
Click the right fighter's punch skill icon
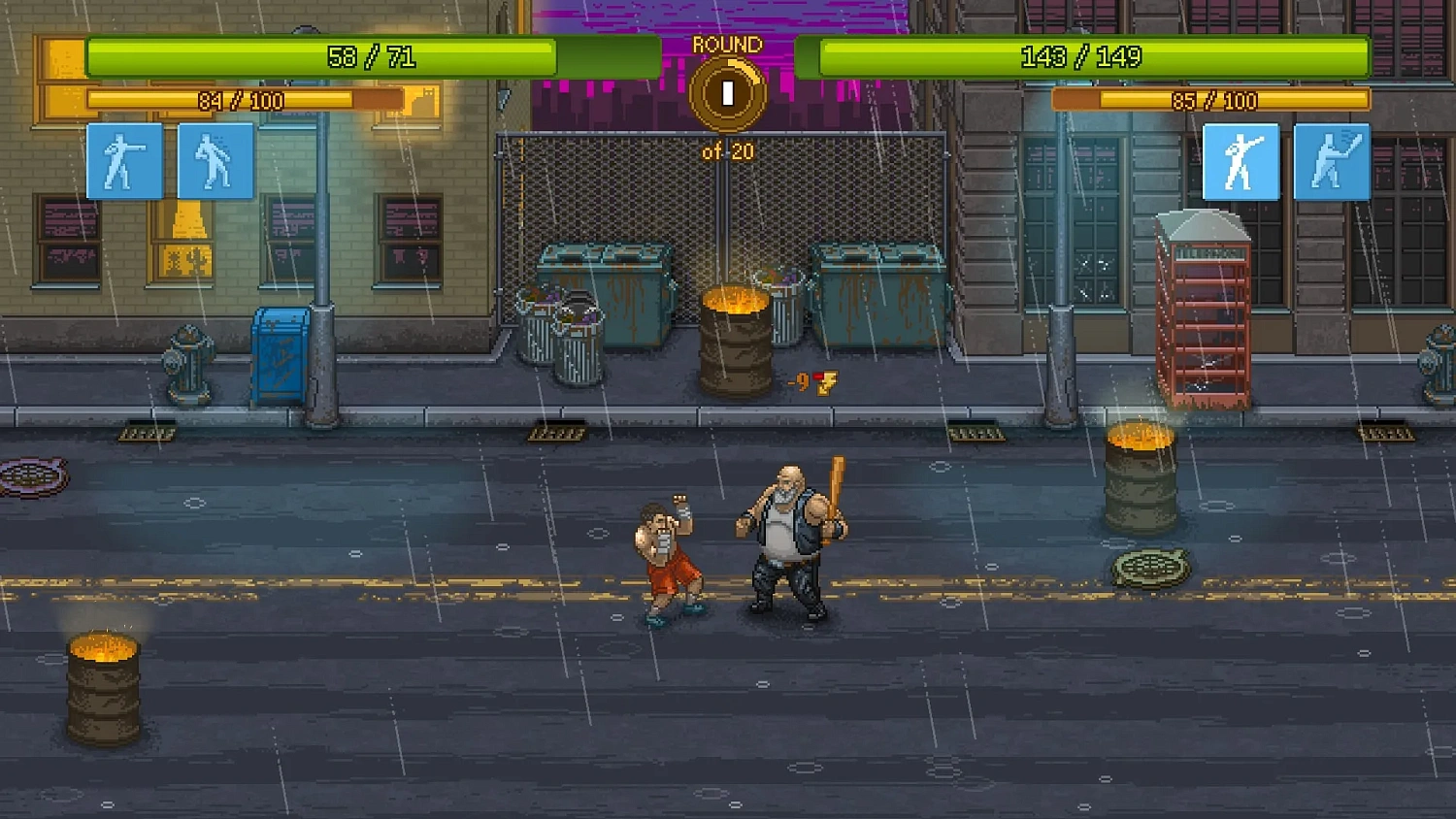[1241, 160]
